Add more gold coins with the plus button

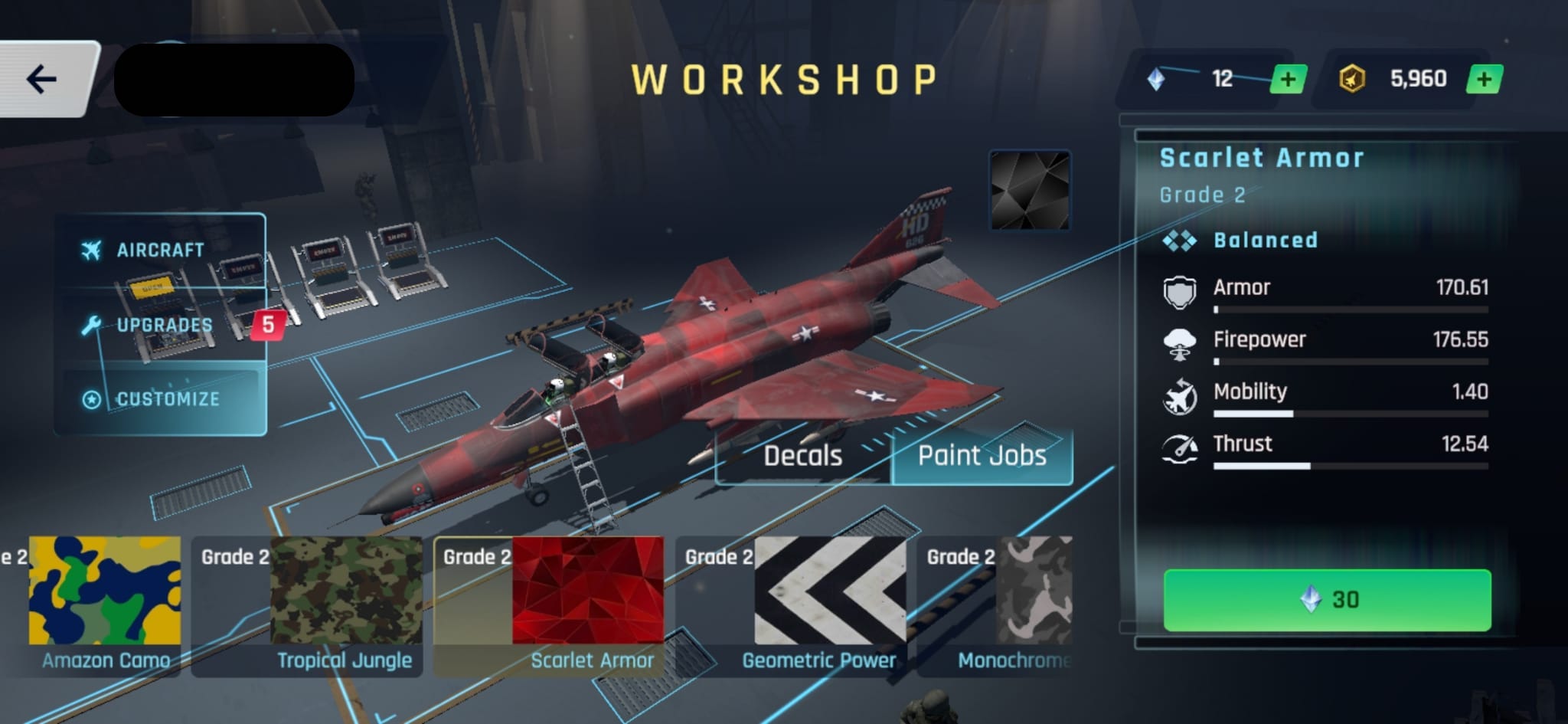pos(1484,80)
